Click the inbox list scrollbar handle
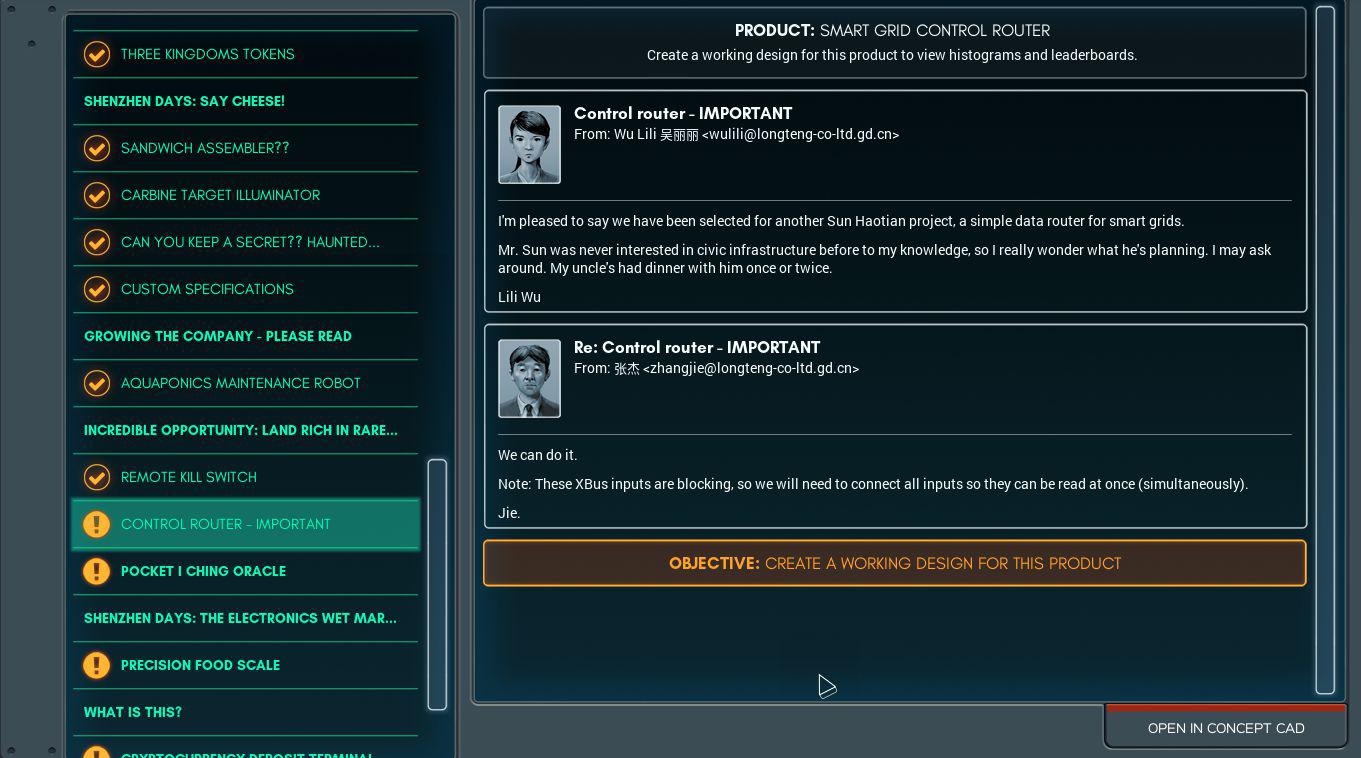Viewport: 1361px width, 758px height. click(437, 584)
